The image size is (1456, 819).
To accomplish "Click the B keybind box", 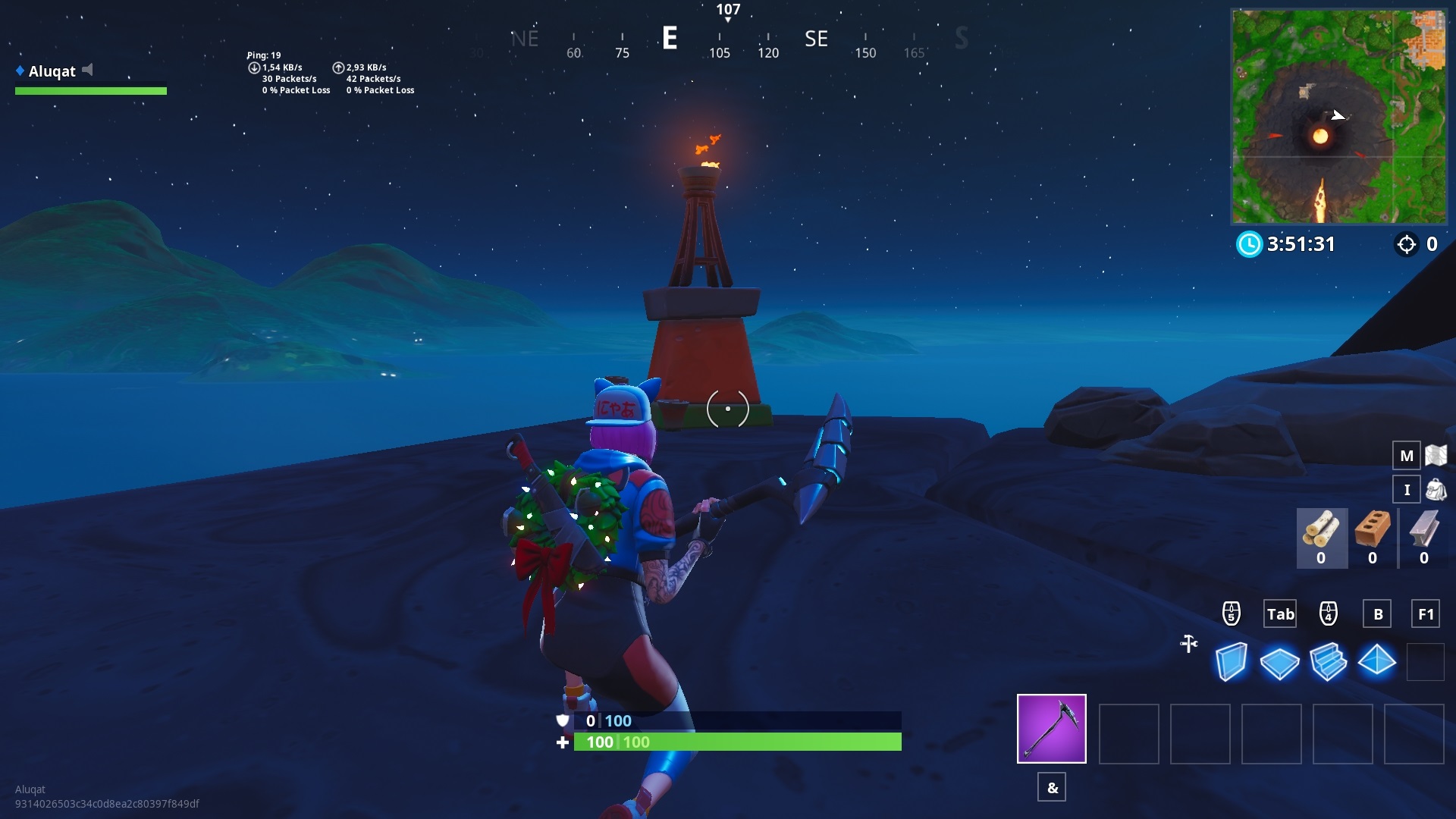I will (x=1378, y=614).
